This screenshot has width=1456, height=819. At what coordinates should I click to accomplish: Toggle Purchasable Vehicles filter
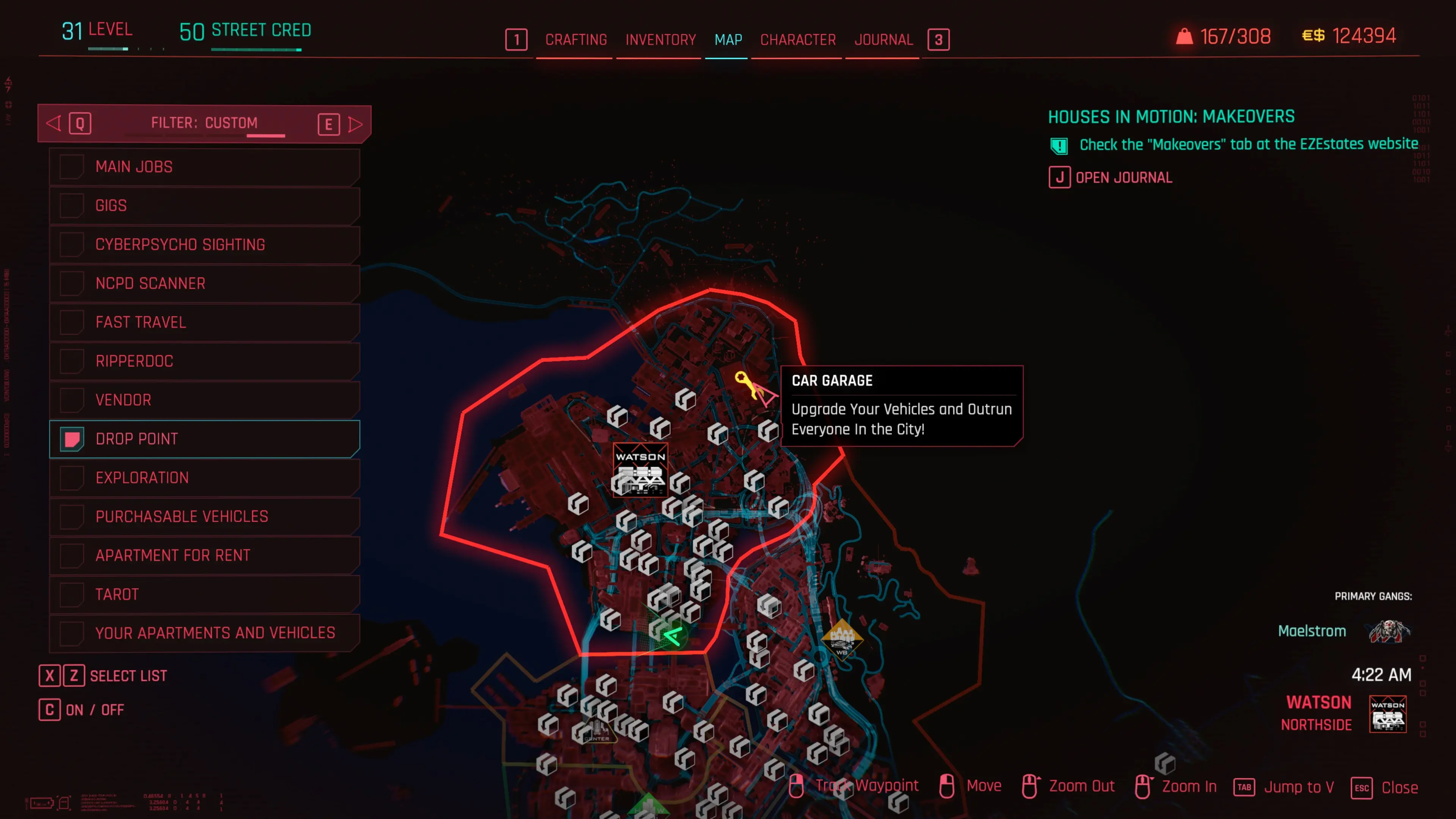click(x=72, y=516)
